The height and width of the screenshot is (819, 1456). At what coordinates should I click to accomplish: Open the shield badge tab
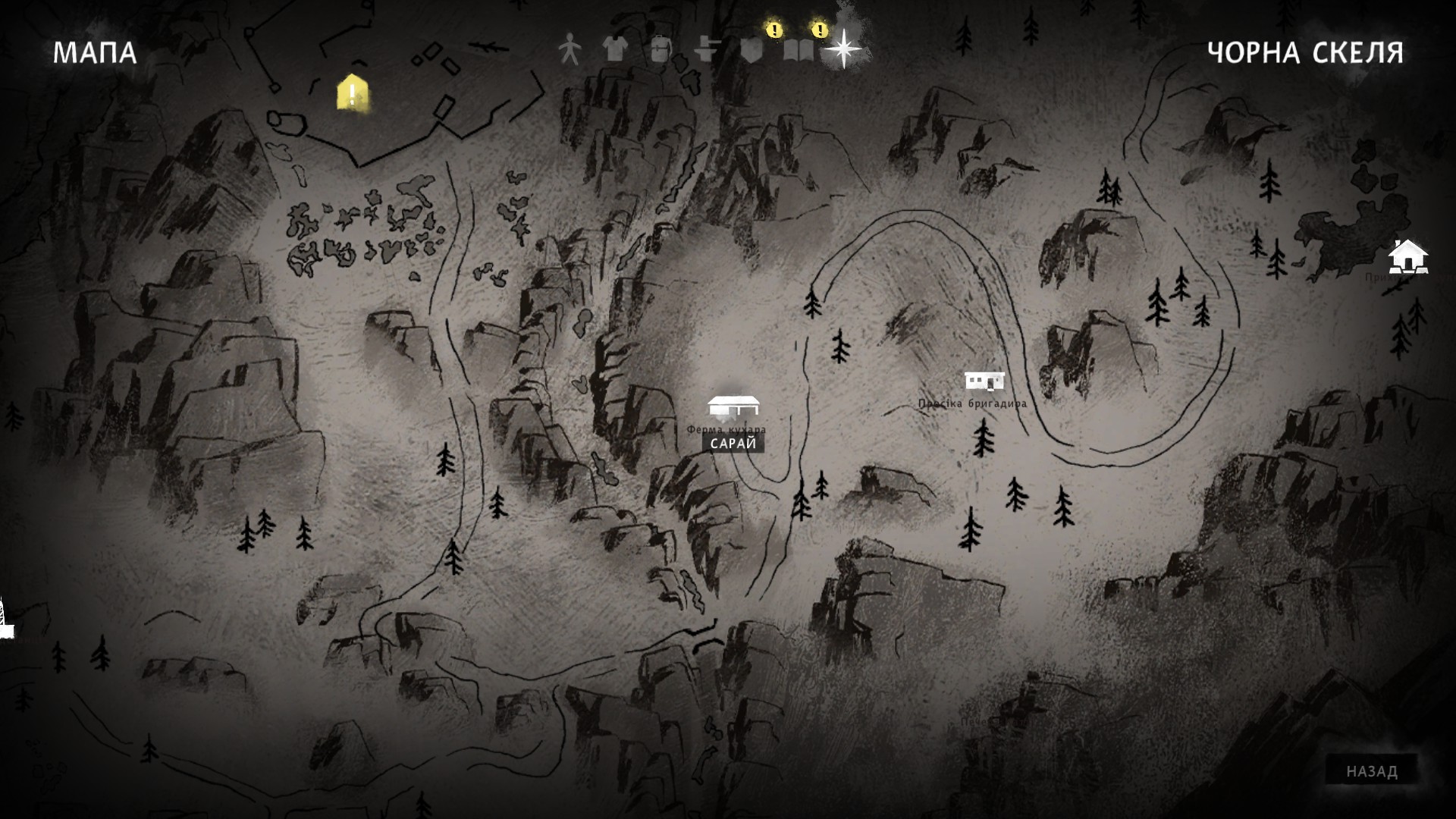coord(752,50)
